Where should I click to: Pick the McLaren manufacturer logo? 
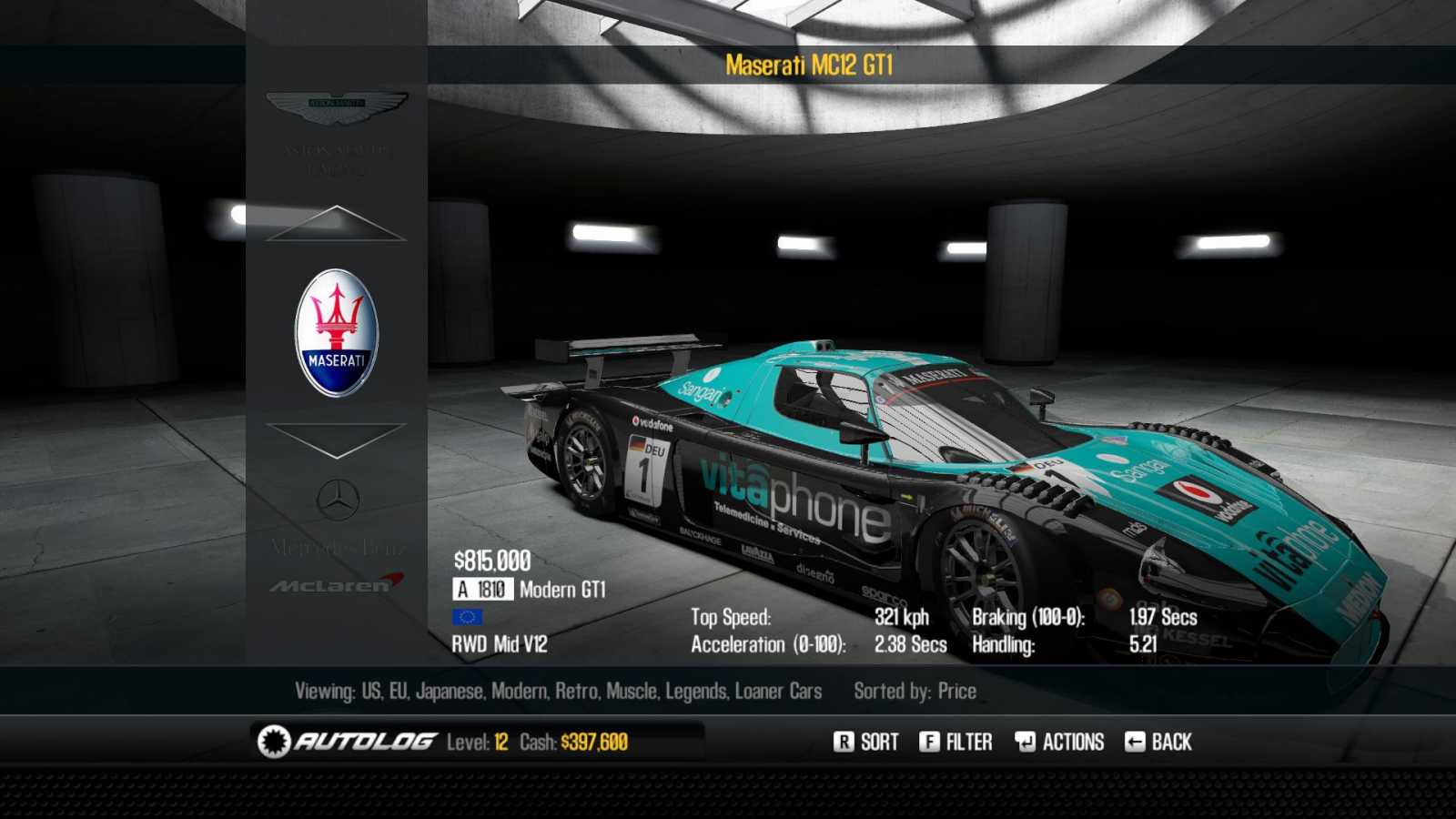click(x=337, y=583)
